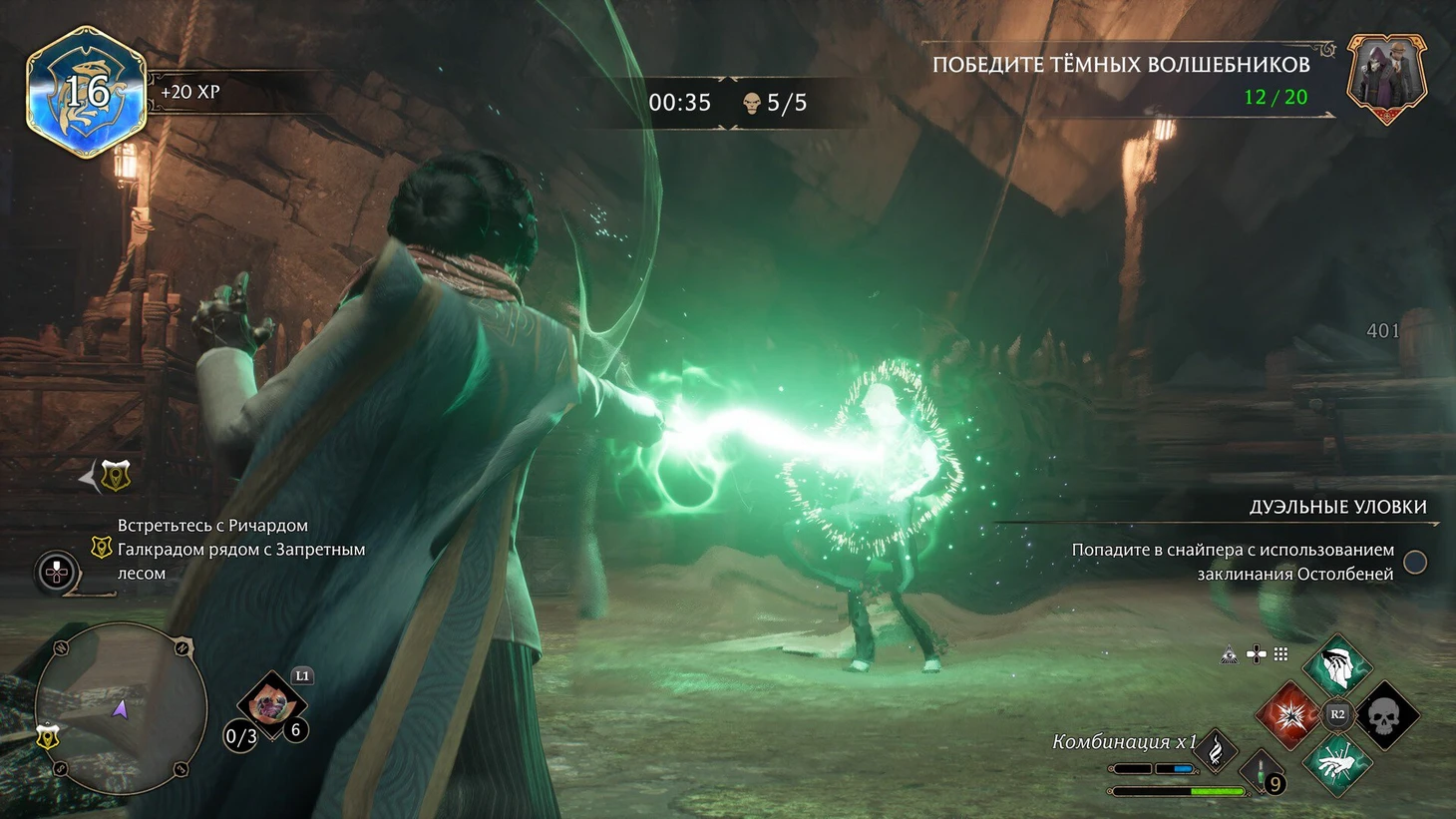This screenshot has width=1456, height=819.
Task: Trigger the Ancient Magic flame icon
Action: (1217, 750)
